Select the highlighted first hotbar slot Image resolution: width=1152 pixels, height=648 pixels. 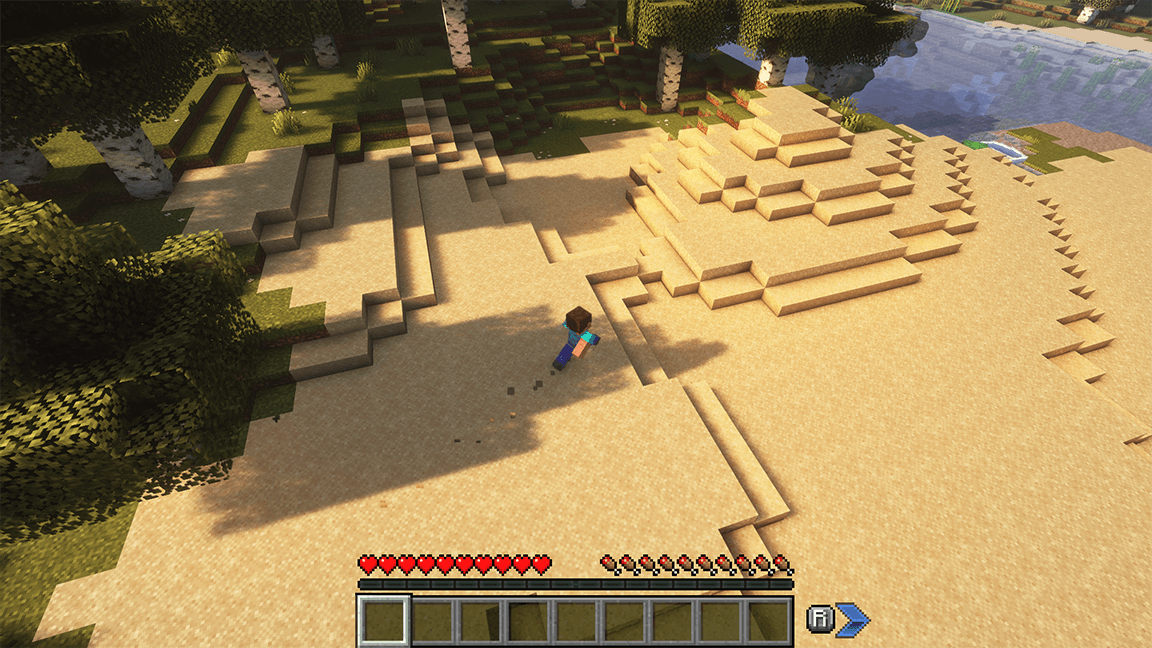tap(383, 620)
